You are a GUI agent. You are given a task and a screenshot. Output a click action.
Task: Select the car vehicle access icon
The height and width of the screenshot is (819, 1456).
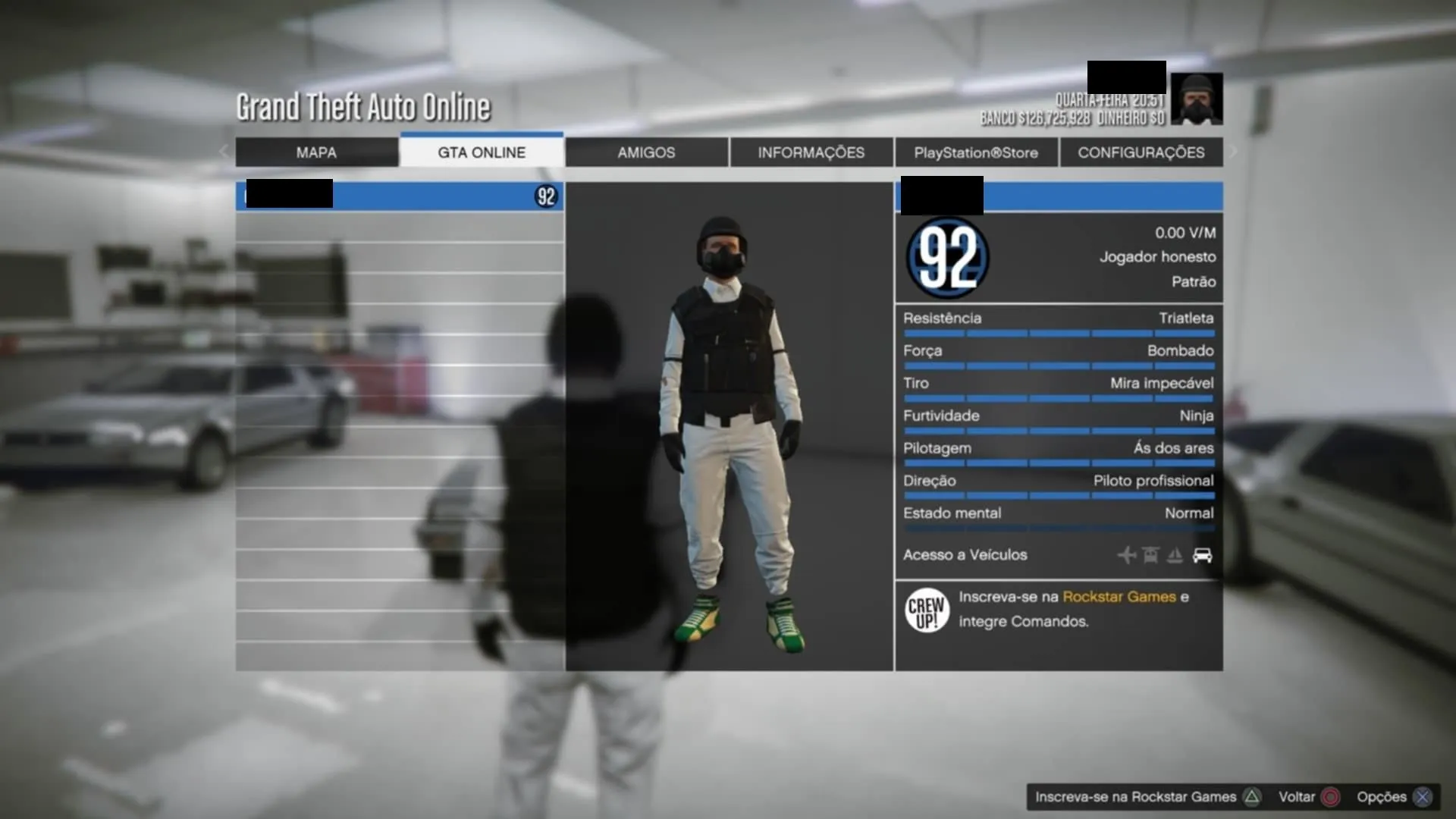point(1202,555)
